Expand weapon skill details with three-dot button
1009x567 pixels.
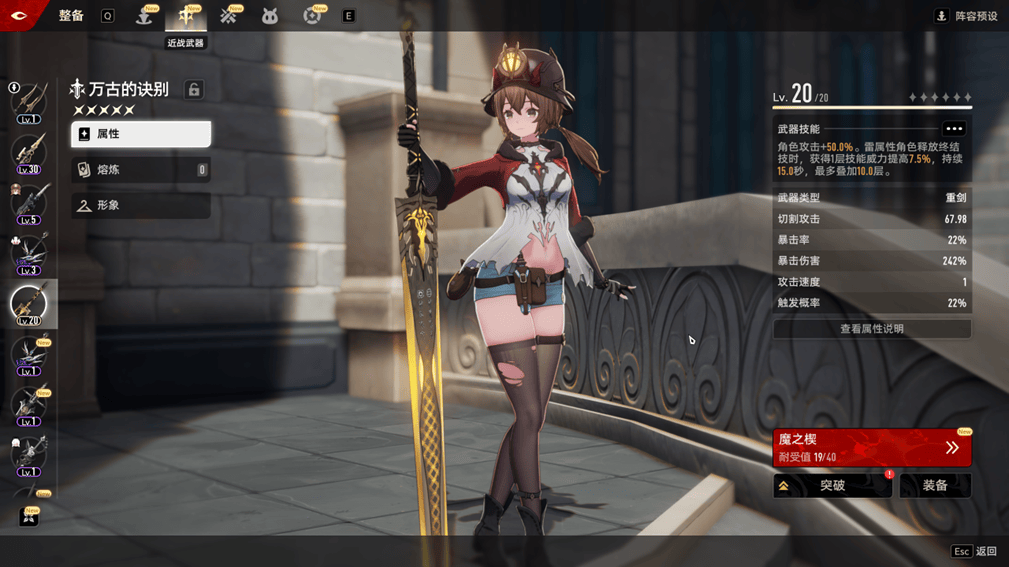953,129
